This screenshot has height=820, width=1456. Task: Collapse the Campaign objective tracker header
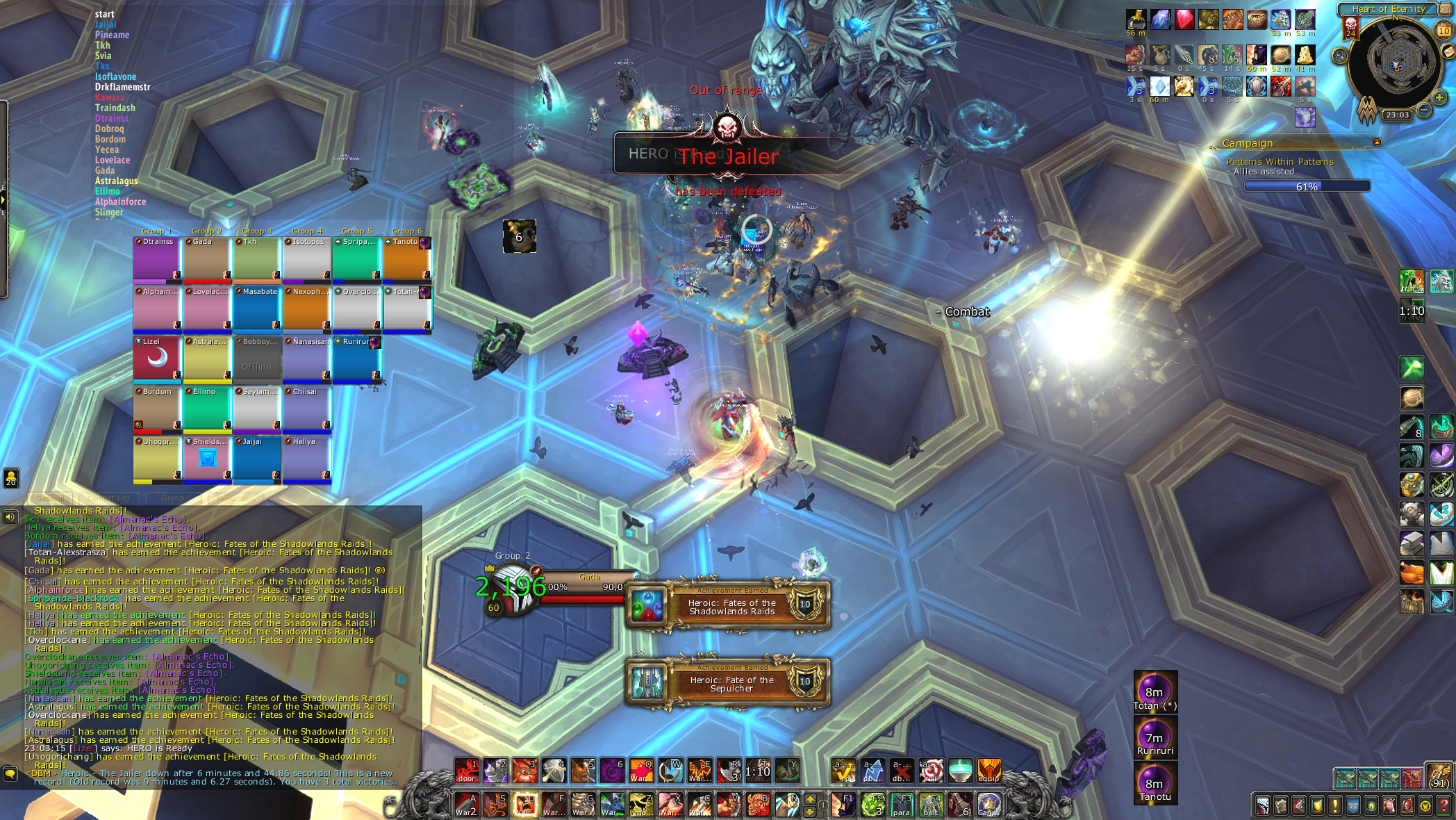click(x=1377, y=142)
